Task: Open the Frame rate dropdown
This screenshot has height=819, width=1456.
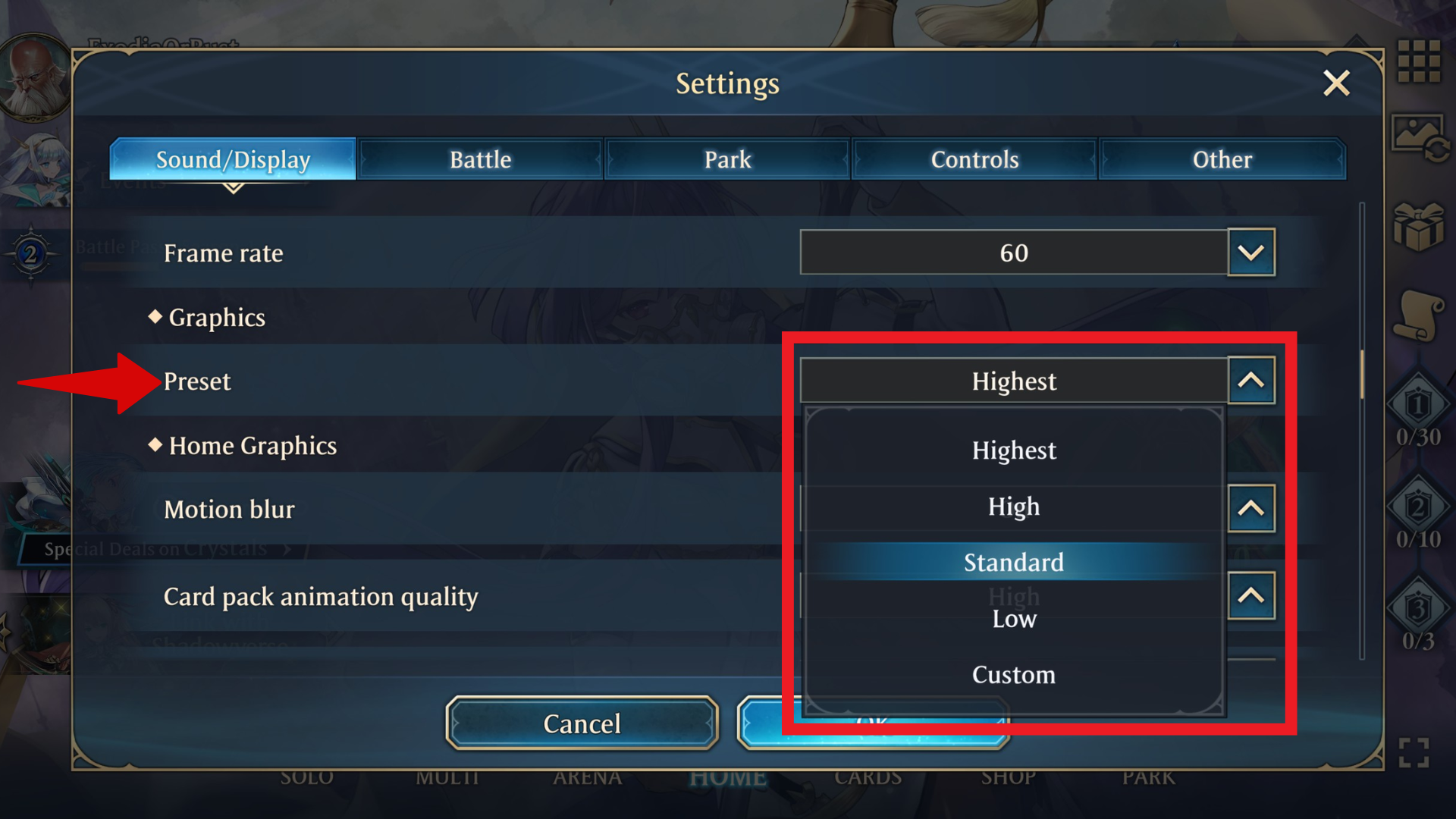Action: [1251, 253]
